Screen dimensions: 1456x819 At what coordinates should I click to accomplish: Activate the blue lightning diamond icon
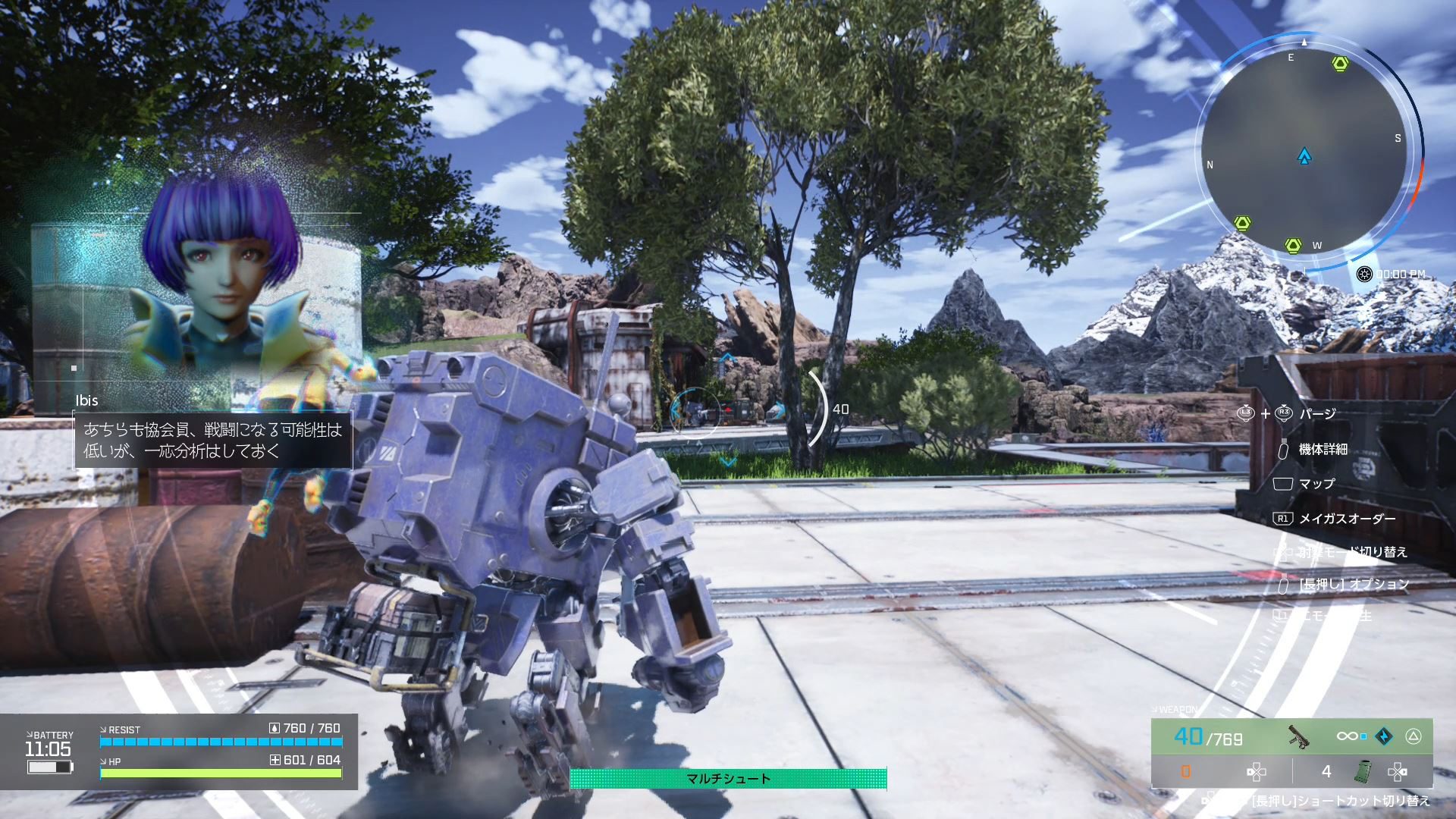[1384, 736]
